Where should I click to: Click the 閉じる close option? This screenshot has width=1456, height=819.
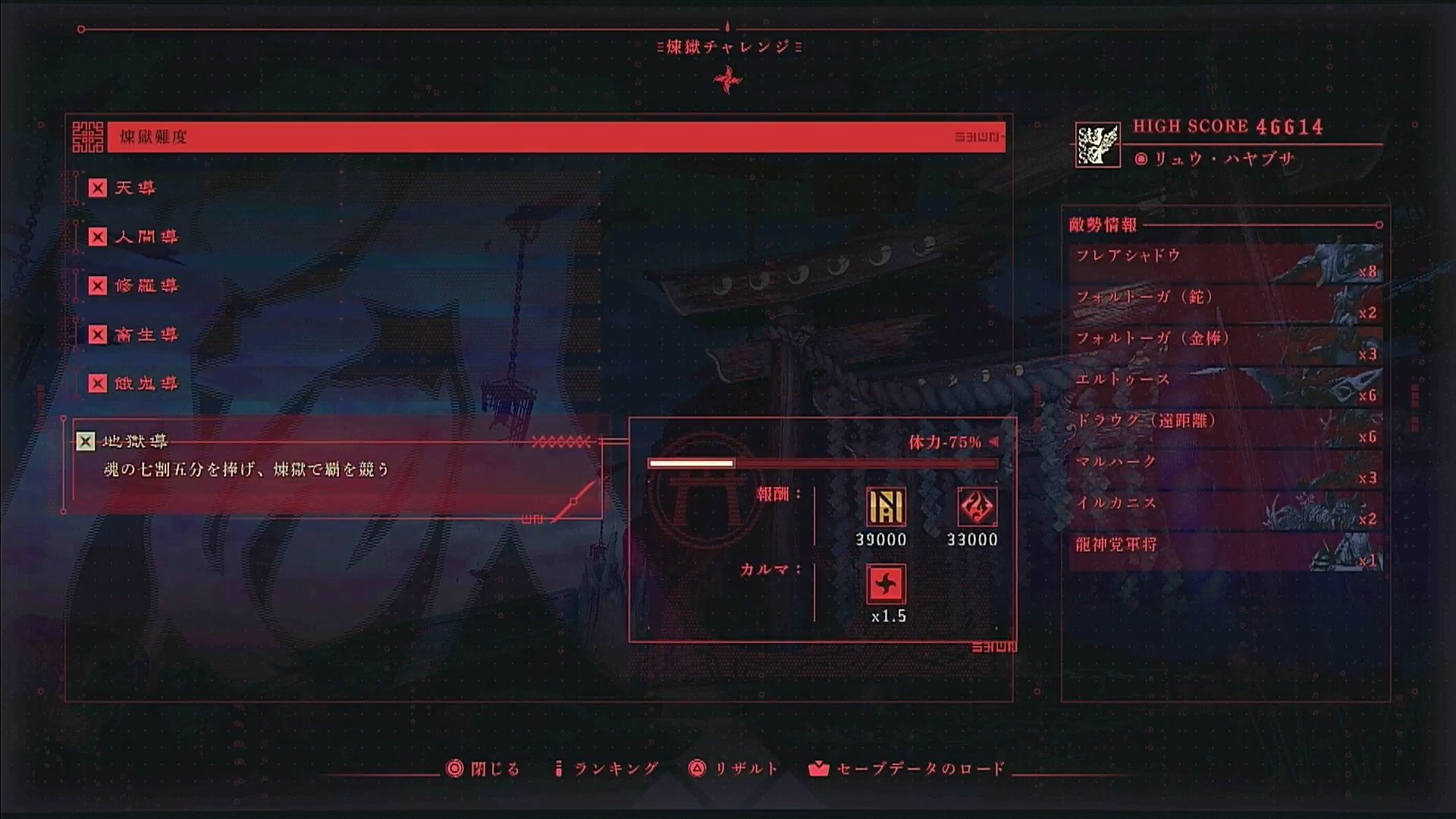[484, 769]
